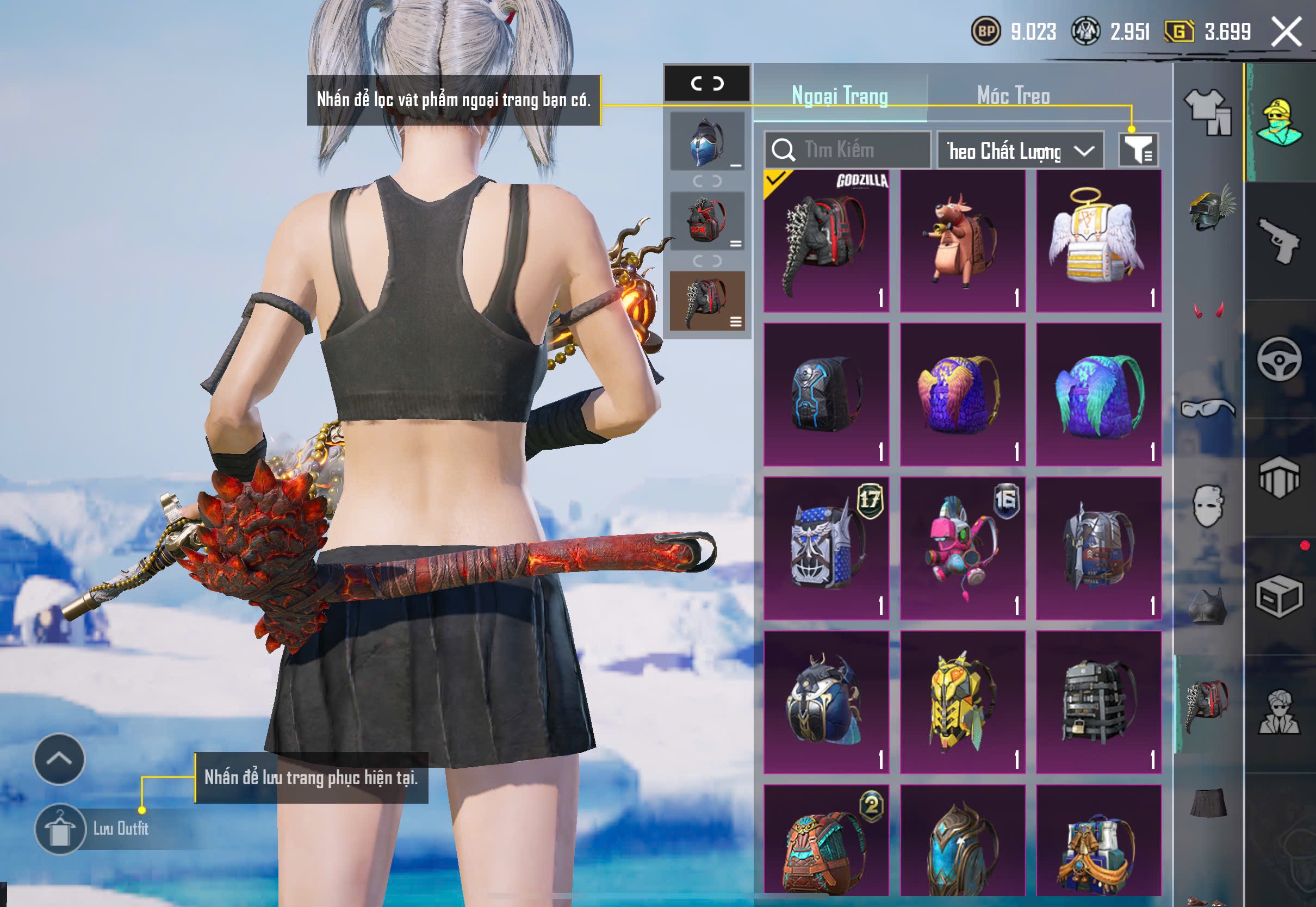The width and height of the screenshot is (1316, 907).
Task: Click the round up-arrow expand button
Action: (59, 759)
